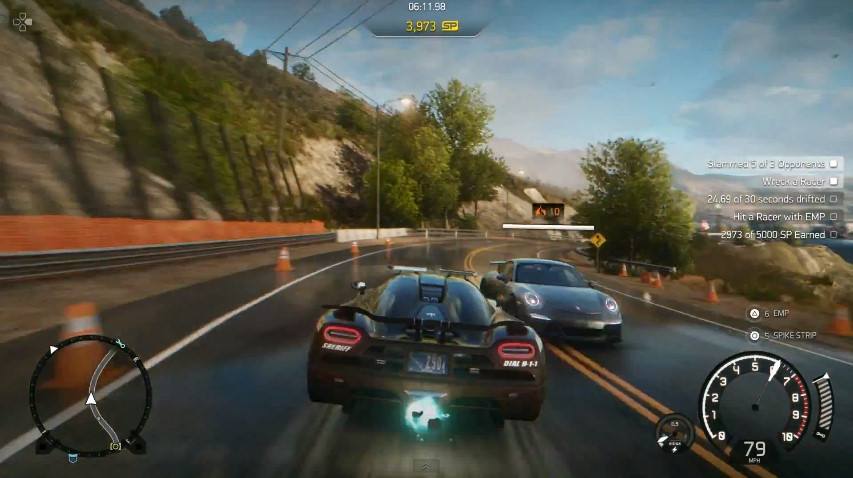The width and height of the screenshot is (853, 478).
Task: Click the camera marker on the minimap
Action: (115, 443)
